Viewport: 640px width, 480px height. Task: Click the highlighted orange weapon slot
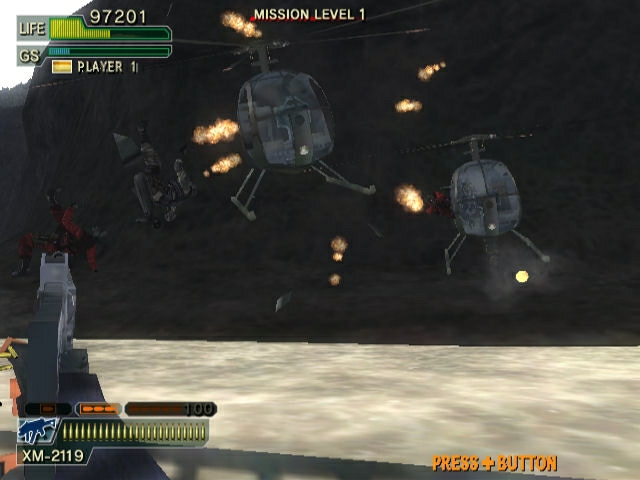point(98,409)
